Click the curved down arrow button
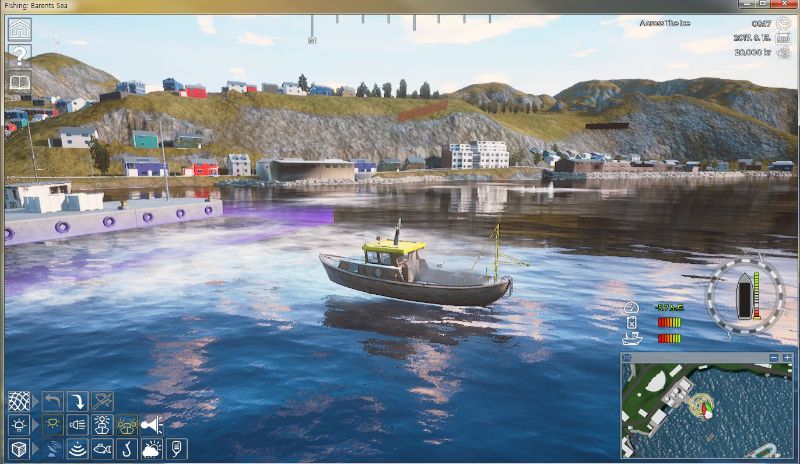800x464 pixels. pyautogui.click(x=77, y=401)
